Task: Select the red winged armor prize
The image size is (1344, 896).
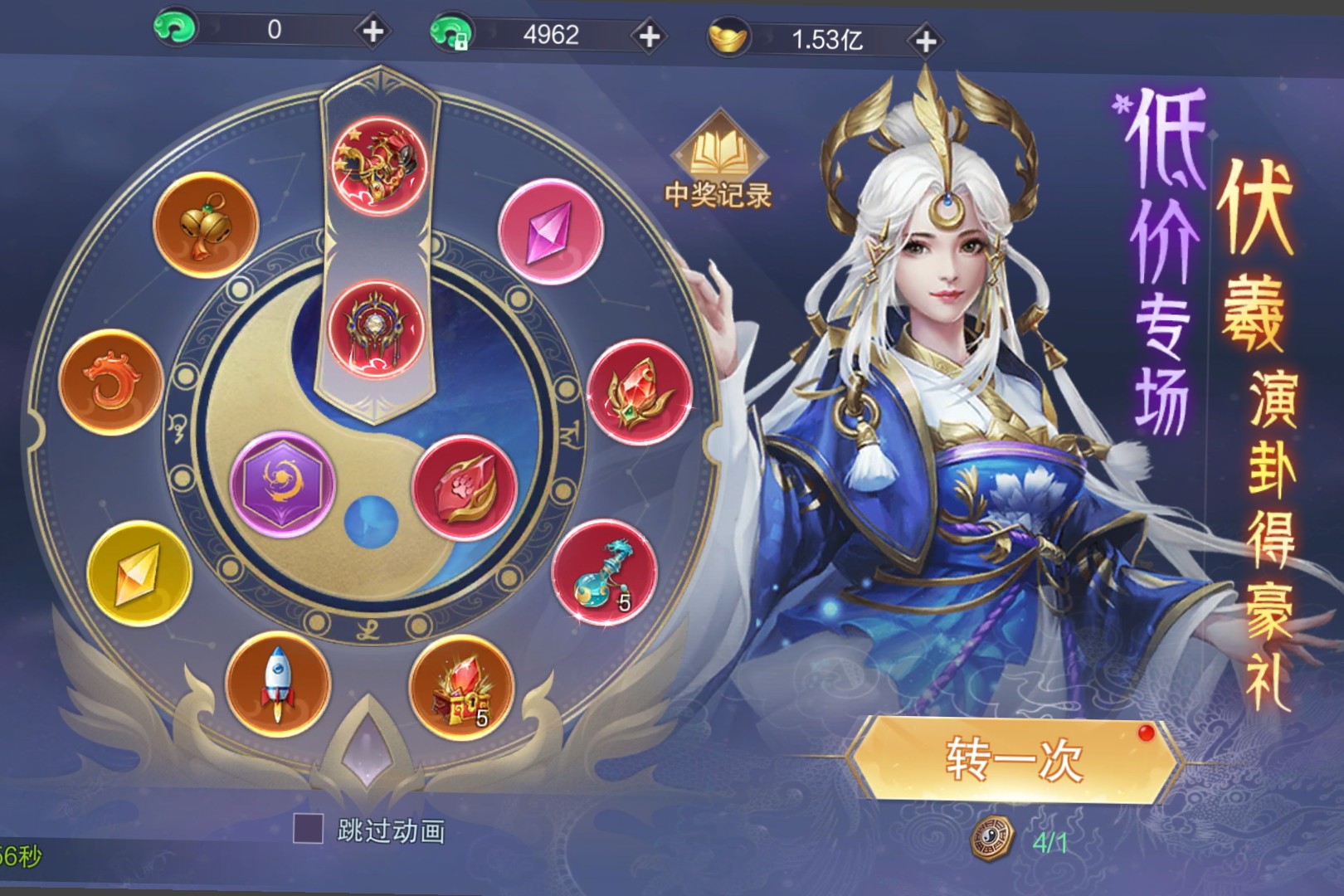Action: 377,329
